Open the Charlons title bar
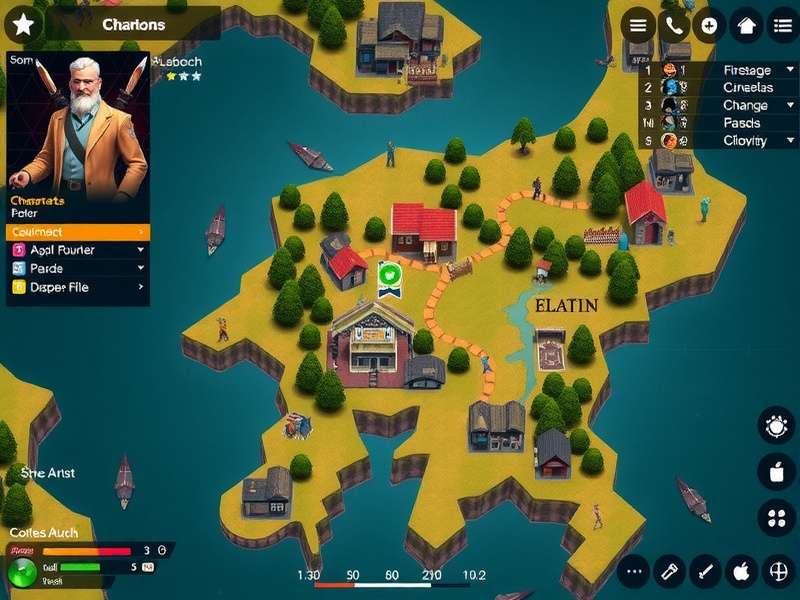Viewport: 800px width, 600px height. click(133, 24)
